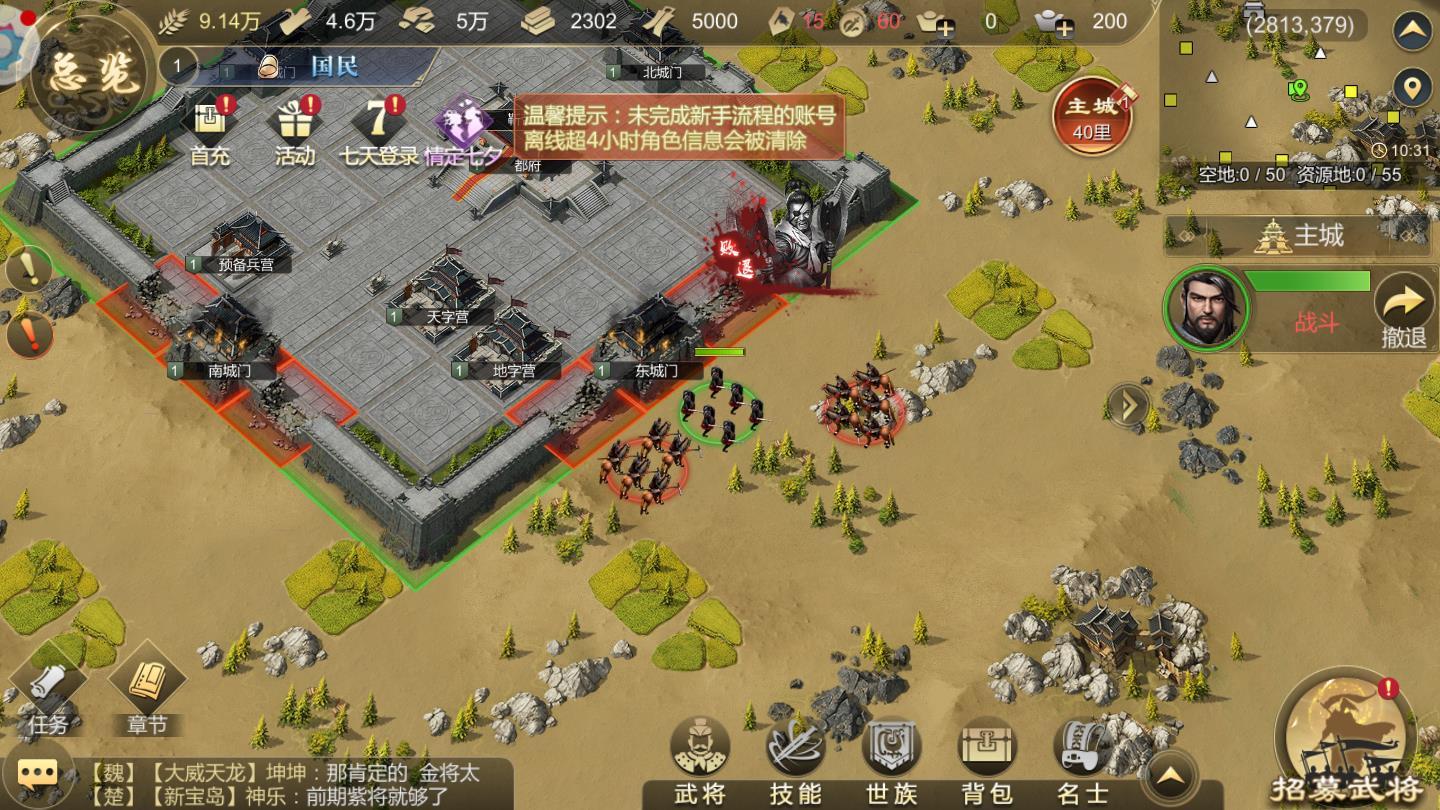This screenshot has height=810, width=1440.
Task: Open the 世族 clan menu
Action: pos(891,760)
